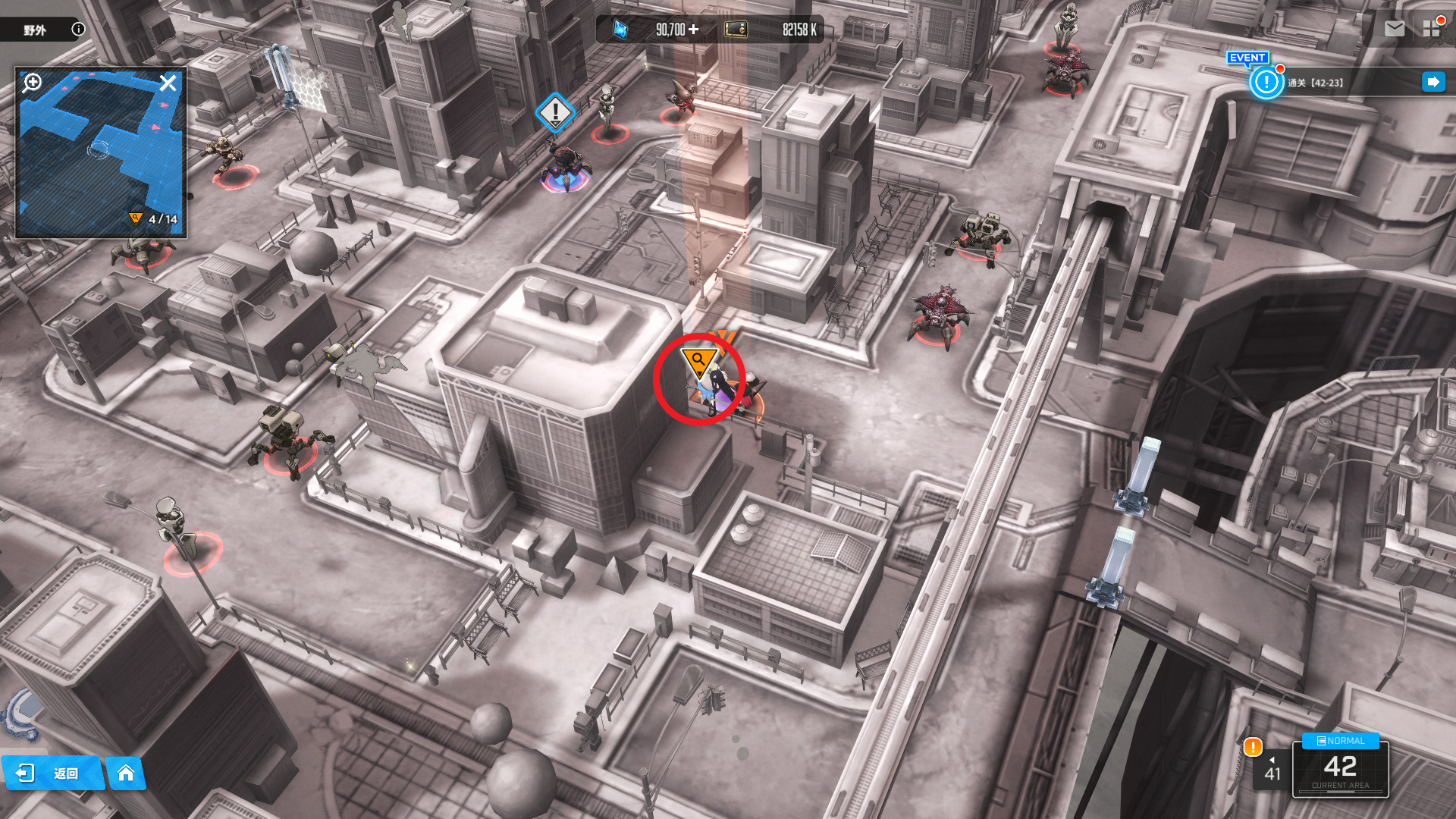Switch to previous area 41
This screenshot has width=1456, height=819.
[1272, 769]
